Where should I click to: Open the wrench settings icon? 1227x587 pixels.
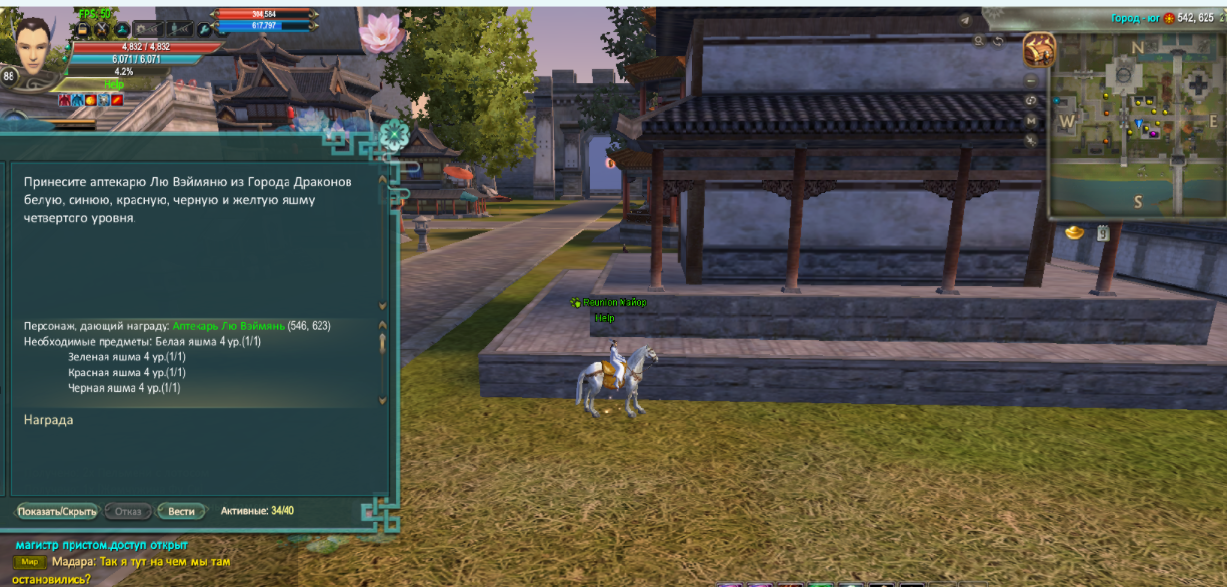[x=203, y=30]
